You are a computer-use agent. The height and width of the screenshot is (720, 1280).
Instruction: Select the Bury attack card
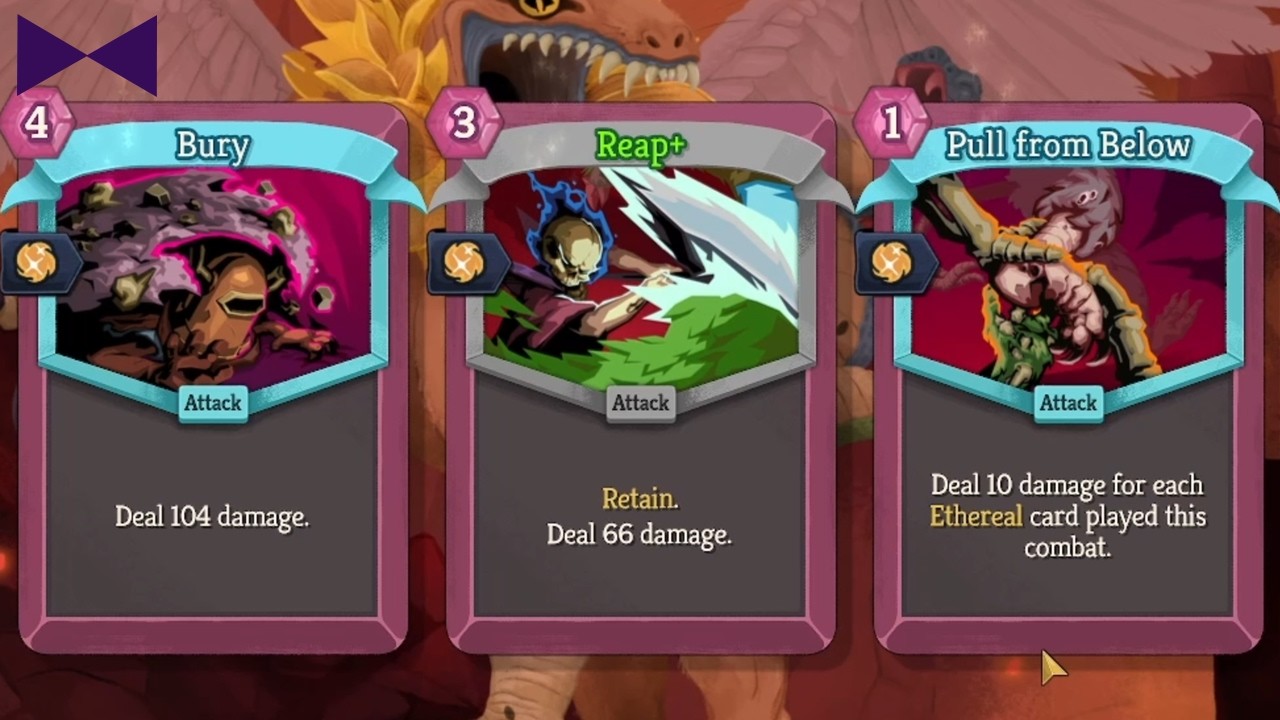(212, 380)
